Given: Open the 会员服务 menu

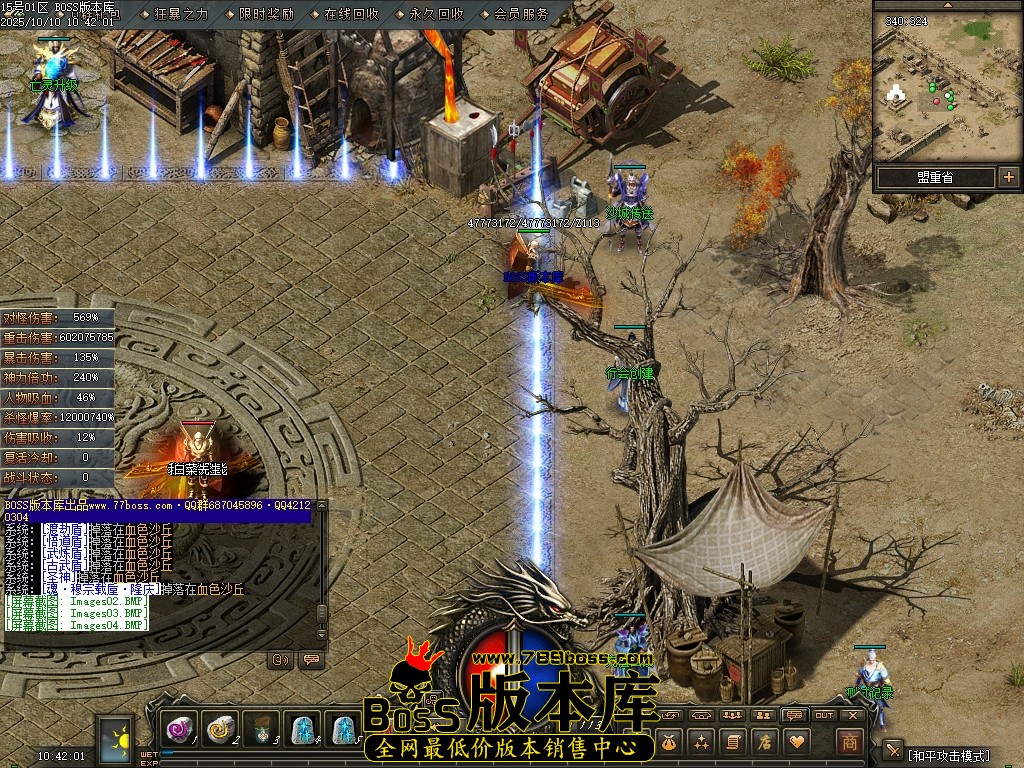Looking at the screenshot, I should 521,14.
